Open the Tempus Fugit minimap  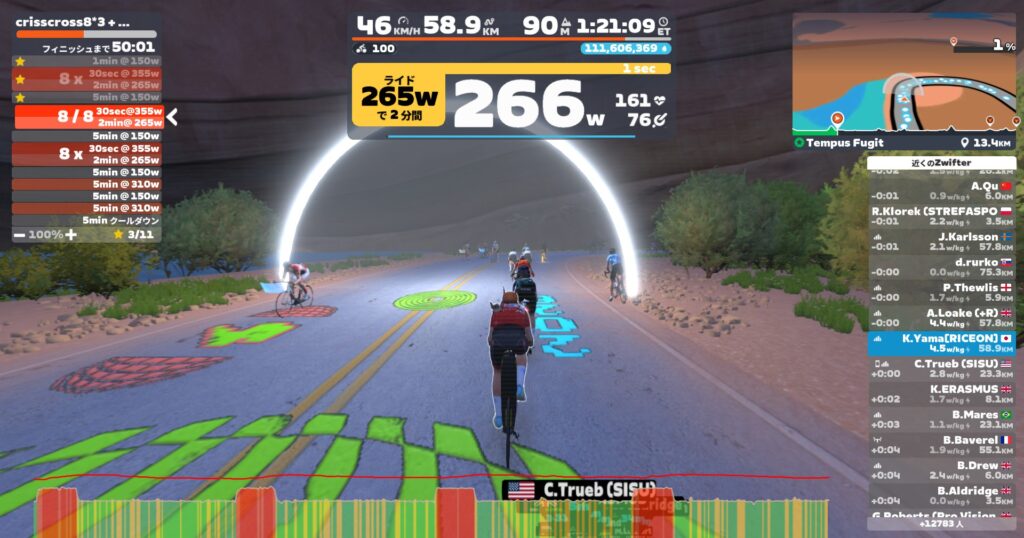(904, 75)
